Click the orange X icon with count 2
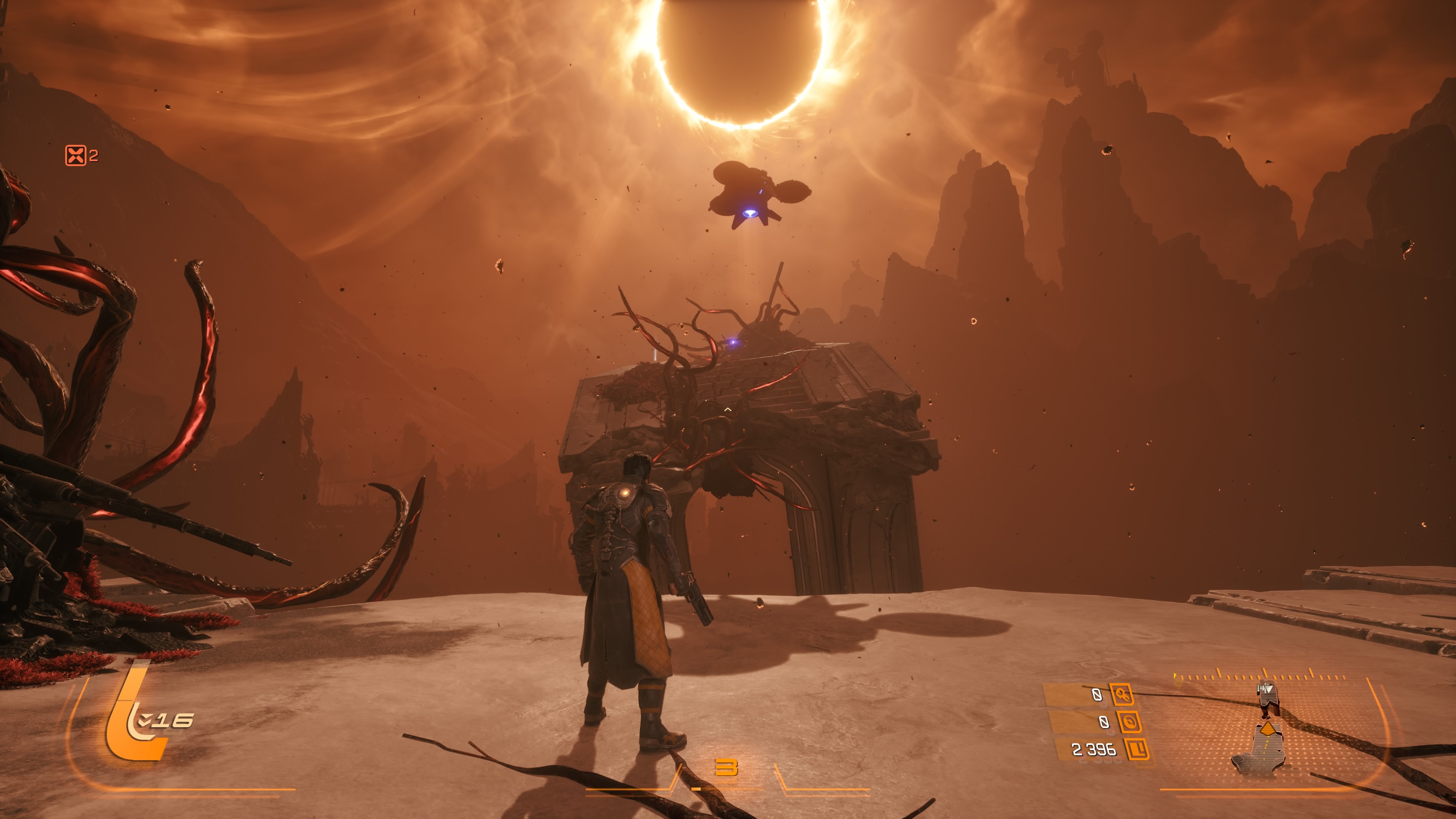 [x=76, y=155]
